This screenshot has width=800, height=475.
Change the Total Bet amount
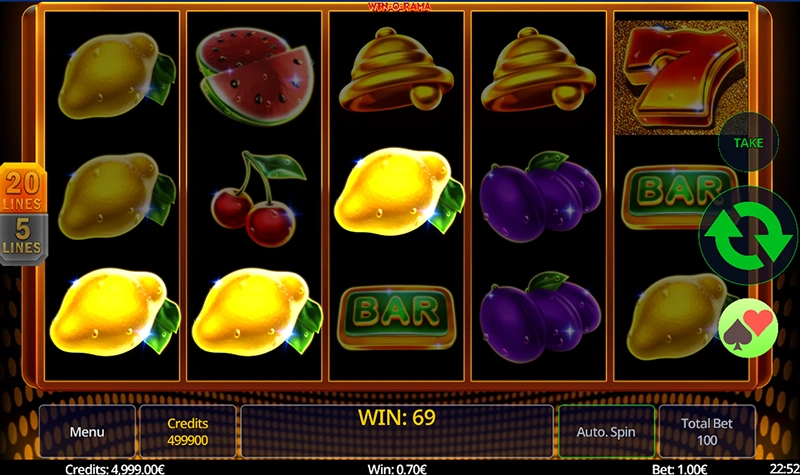(707, 431)
